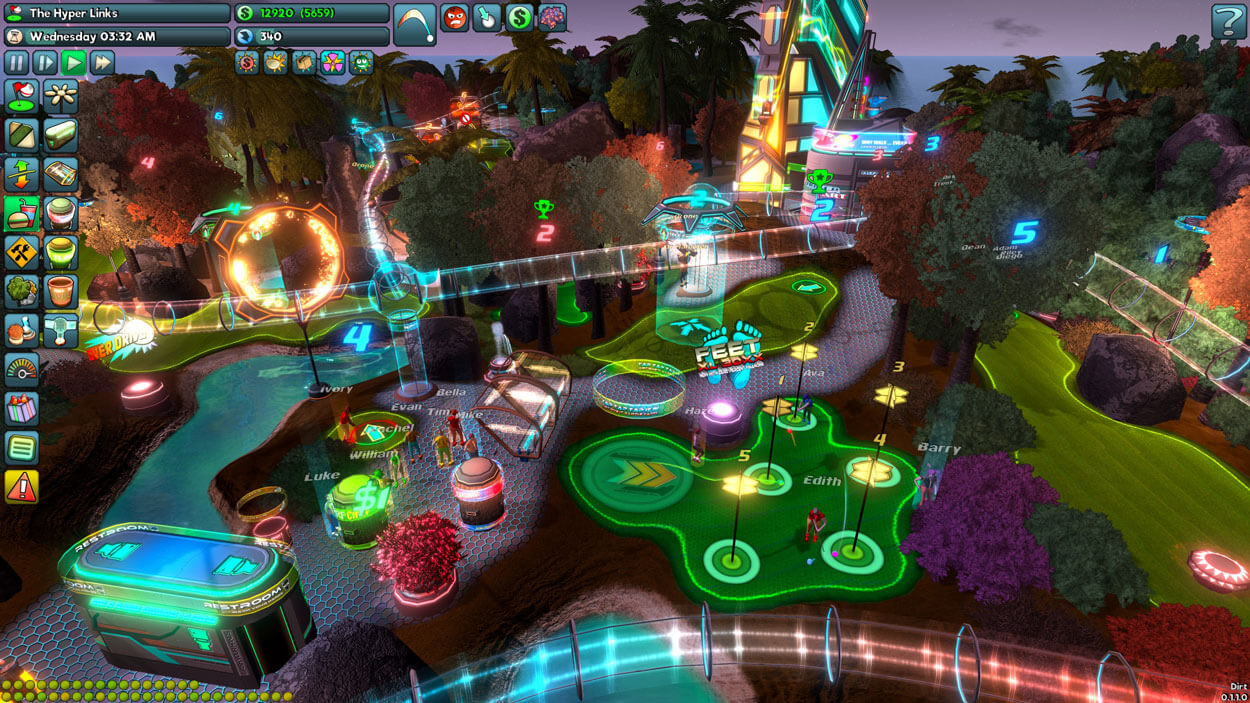Open the green list menu button
The image size is (1250, 703).
(x=21, y=447)
